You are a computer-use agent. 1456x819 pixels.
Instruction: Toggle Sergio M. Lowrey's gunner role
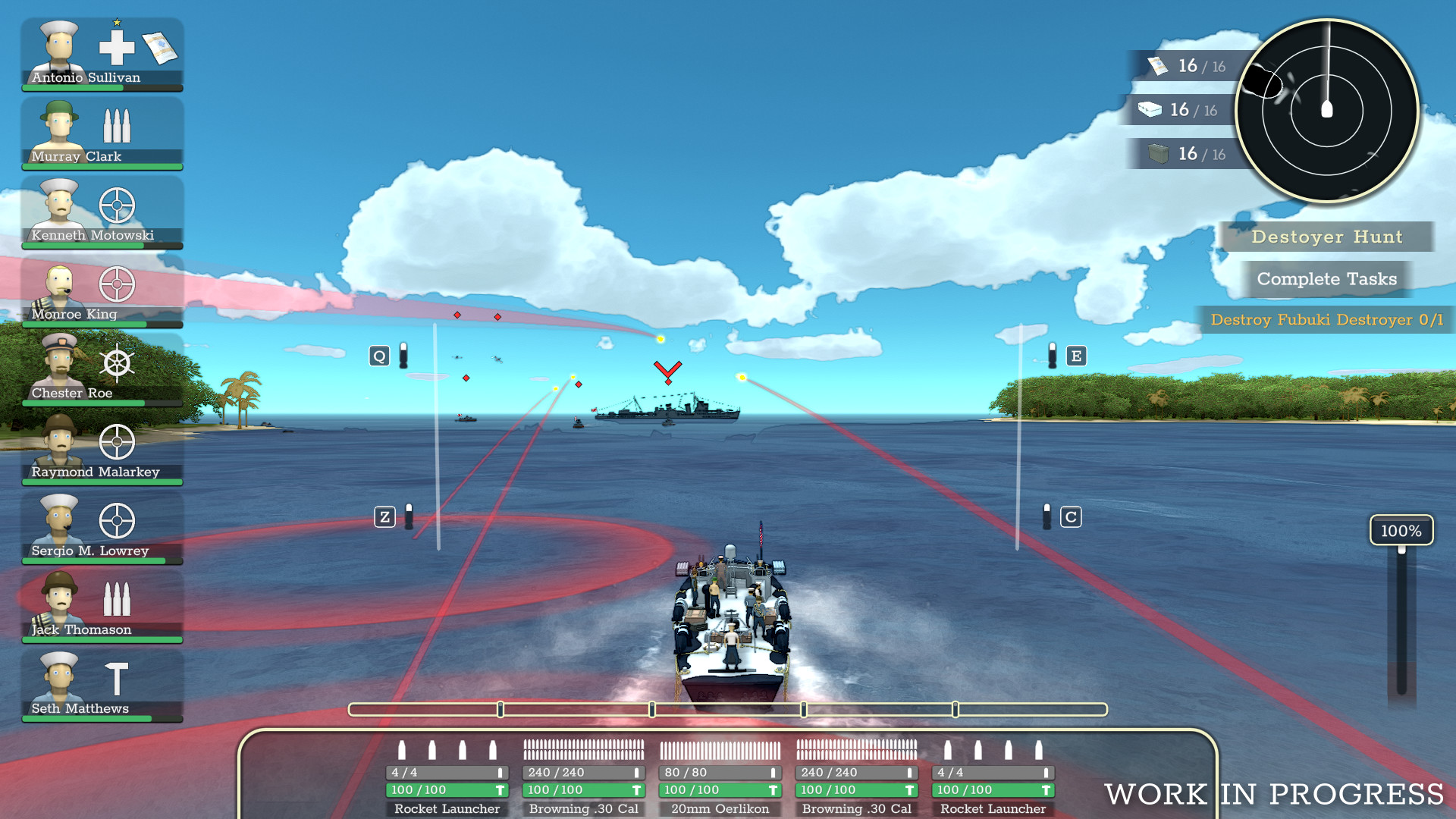118,520
